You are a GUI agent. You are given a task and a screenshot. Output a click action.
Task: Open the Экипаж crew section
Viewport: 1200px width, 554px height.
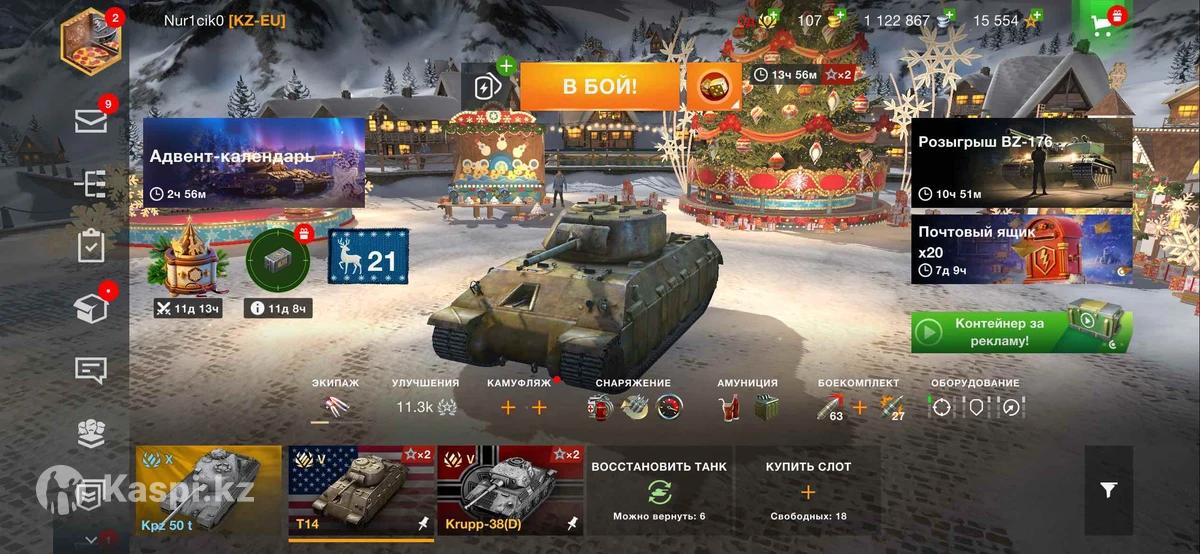335,400
